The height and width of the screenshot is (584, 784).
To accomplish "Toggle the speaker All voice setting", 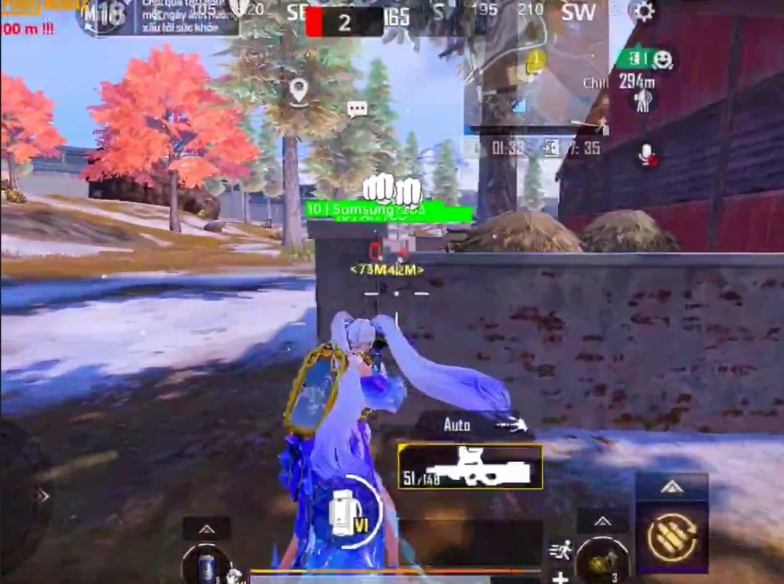I will pyautogui.click(x=645, y=99).
